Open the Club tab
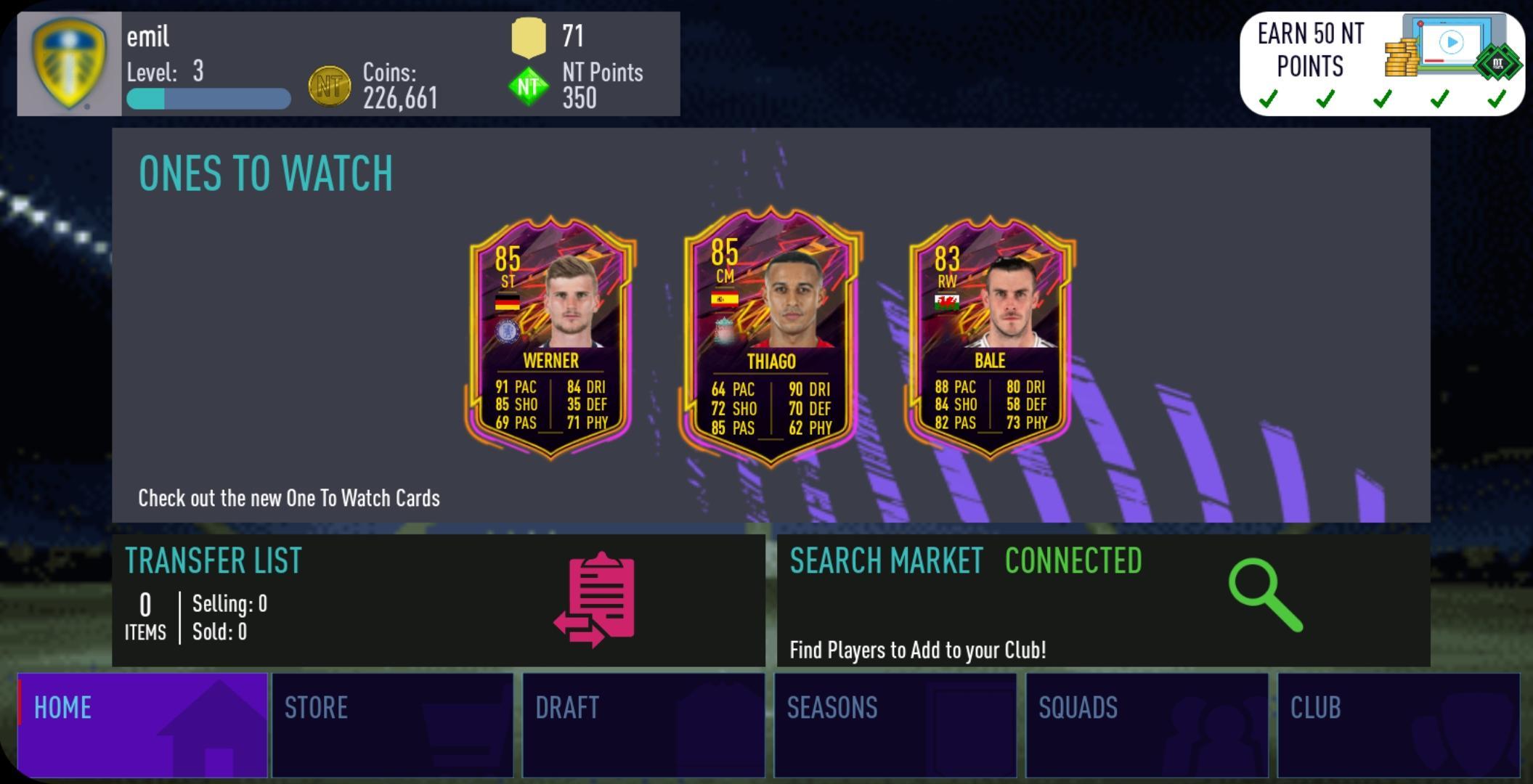The width and height of the screenshot is (1533, 784). [x=1398, y=724]
